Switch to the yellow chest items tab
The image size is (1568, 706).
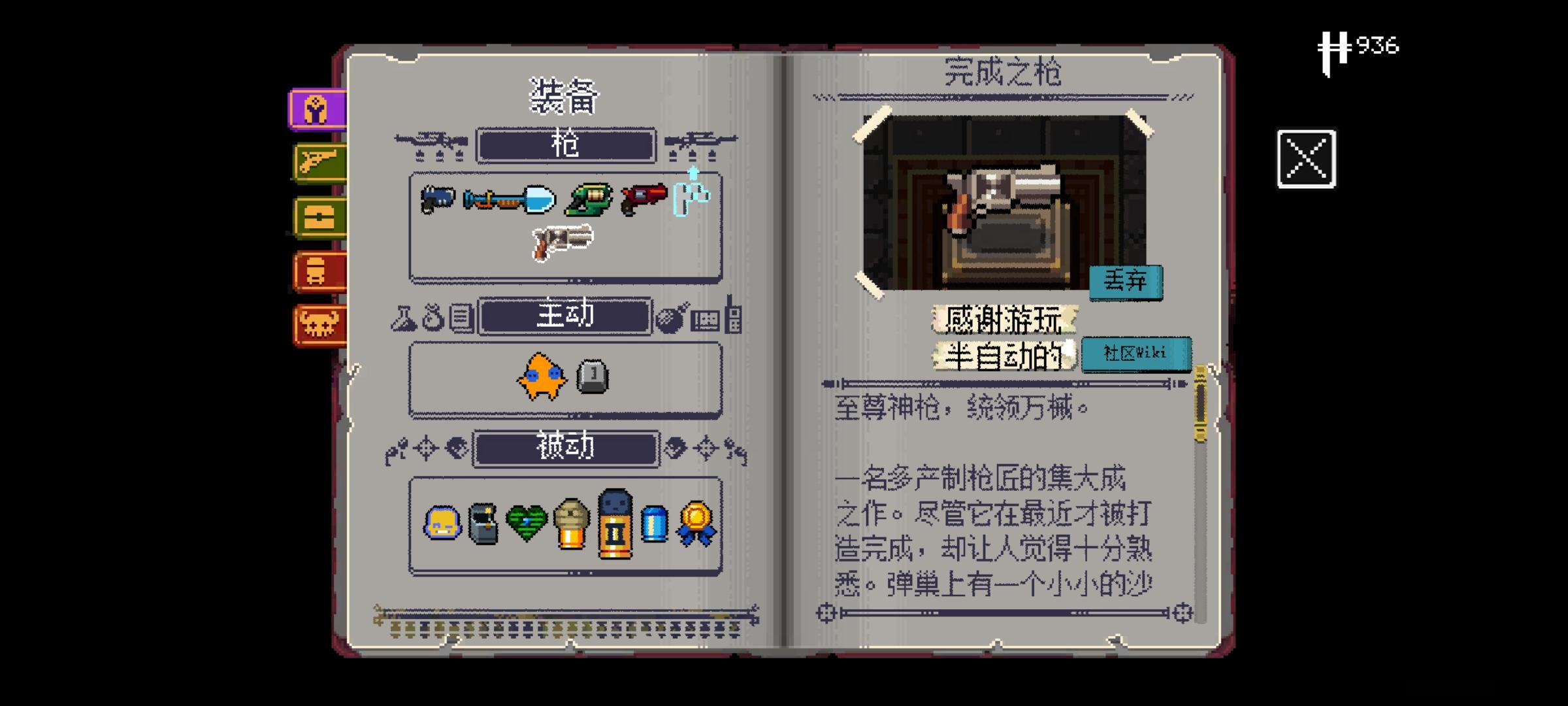(318, 215)
